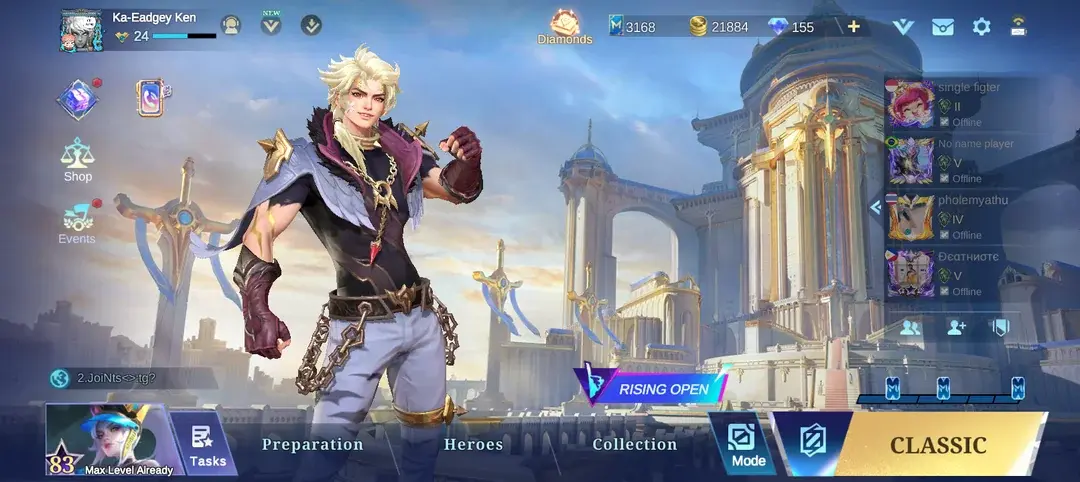
Task: Open the Tasks panel
Action: (207, 446)
